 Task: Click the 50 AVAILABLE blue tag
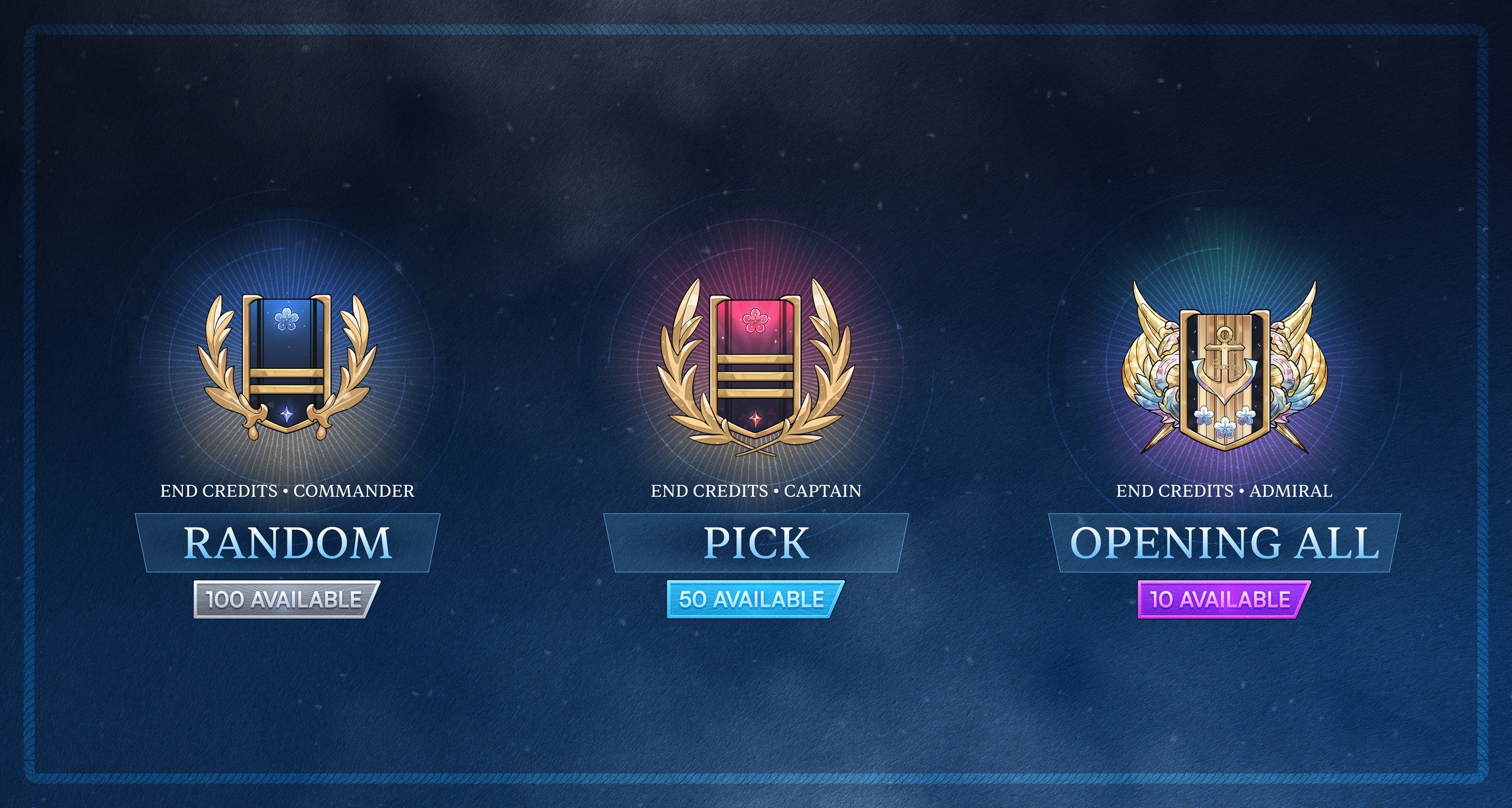755,599
